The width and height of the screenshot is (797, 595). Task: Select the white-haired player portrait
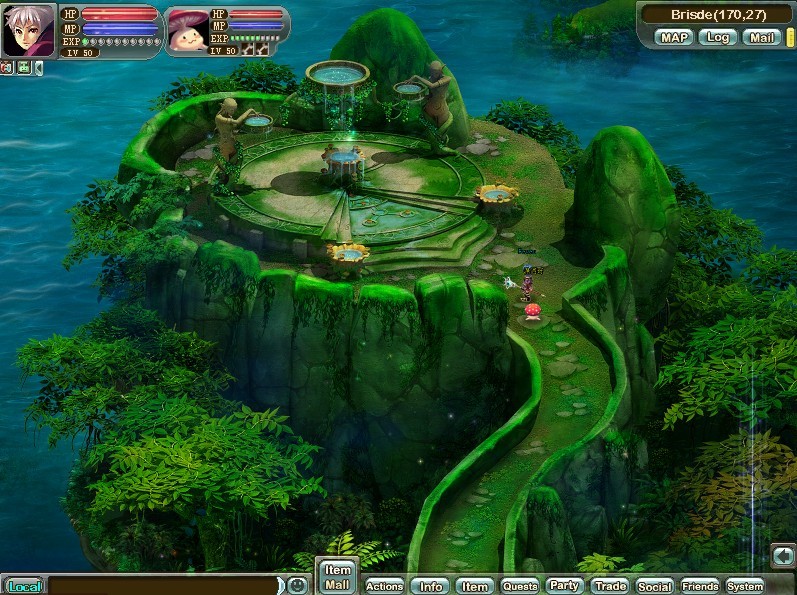click(29, 31)
